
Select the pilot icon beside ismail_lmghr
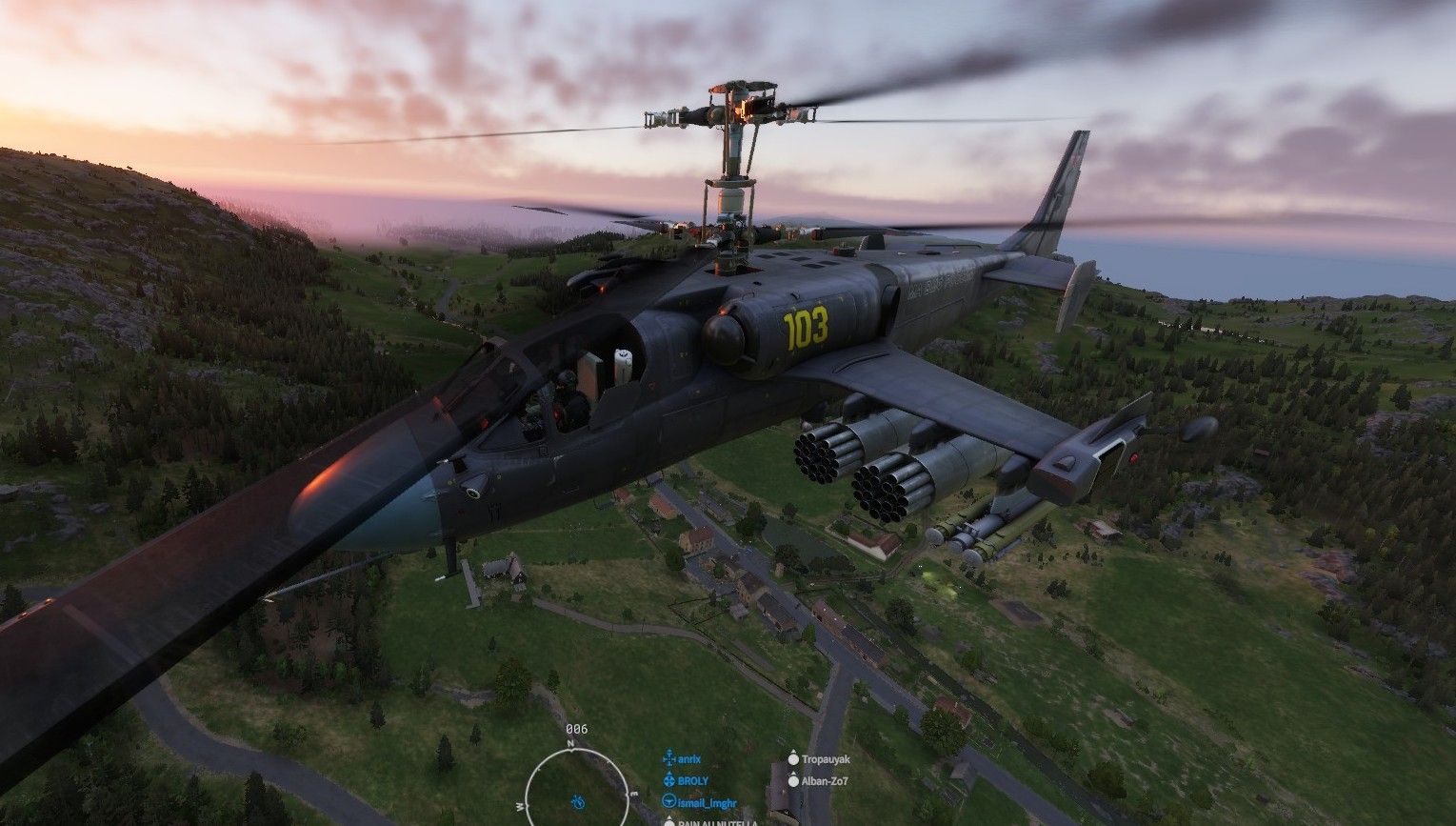668,803
